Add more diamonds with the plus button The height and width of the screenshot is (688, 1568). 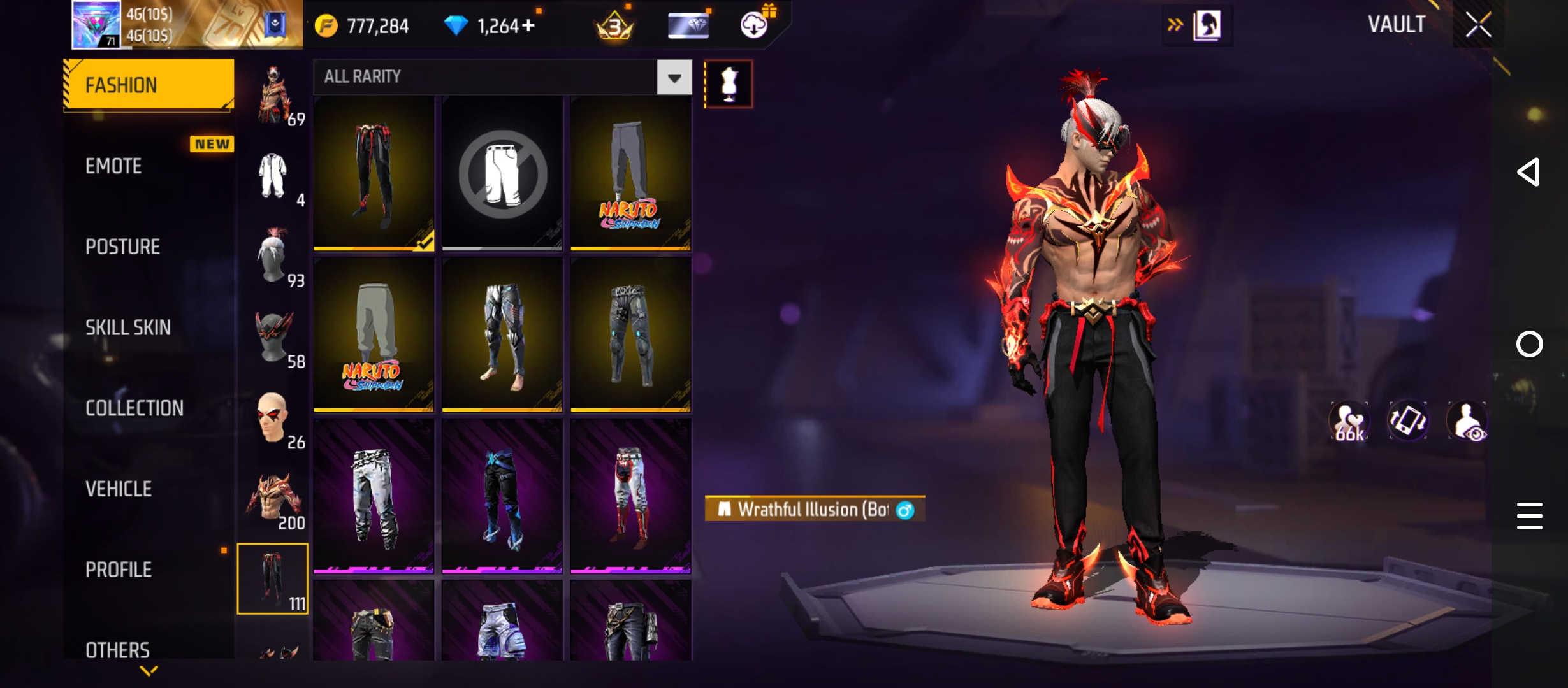click(x=528, y=25)
